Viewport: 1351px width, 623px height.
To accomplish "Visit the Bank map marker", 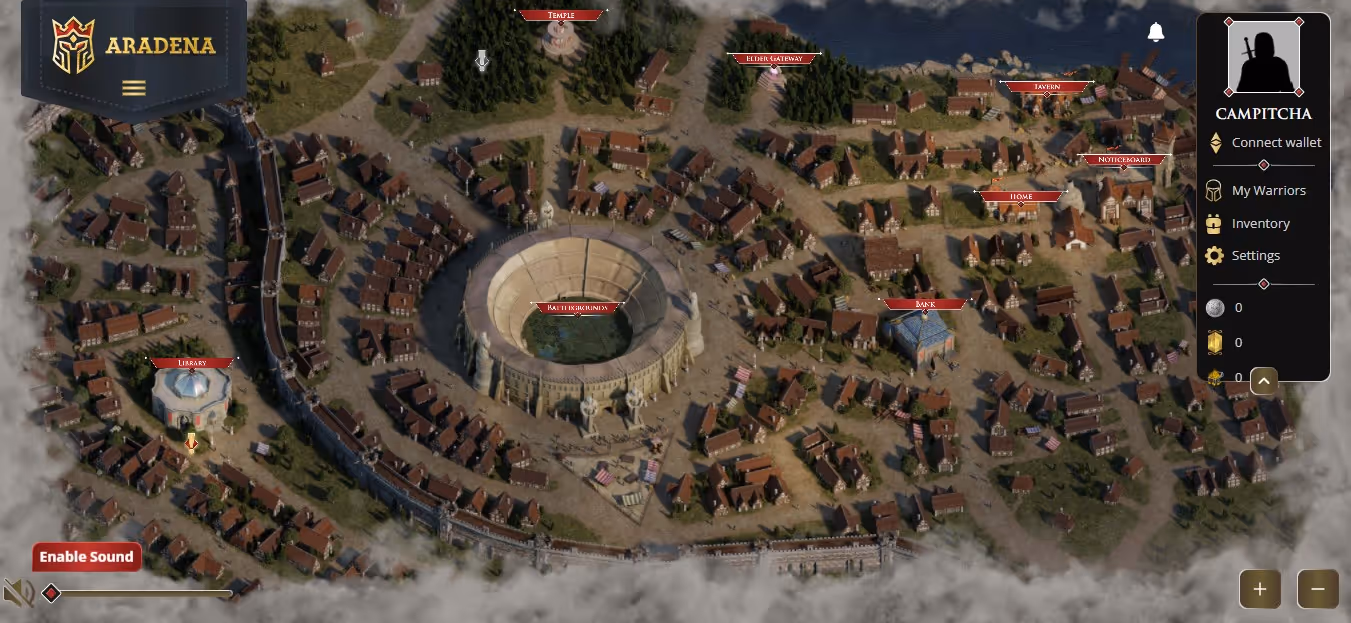I will 924,304.
